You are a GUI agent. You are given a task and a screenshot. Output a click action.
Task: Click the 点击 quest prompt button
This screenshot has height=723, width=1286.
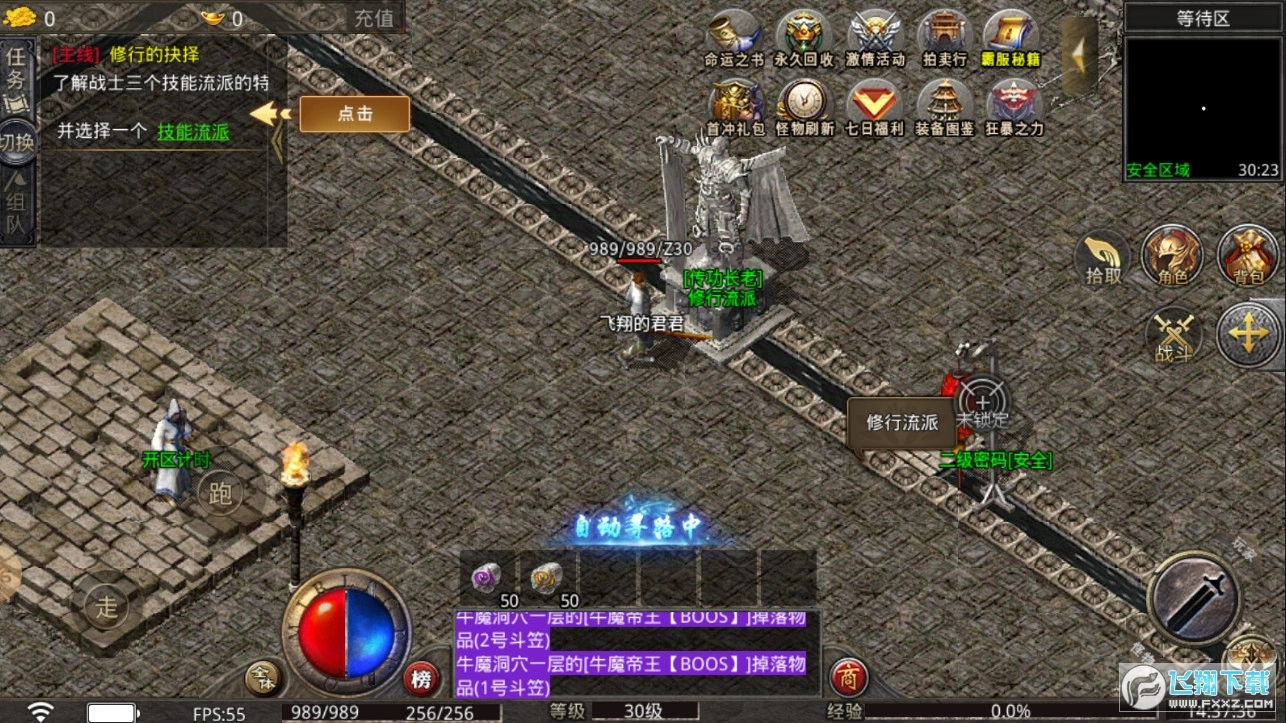354,114
